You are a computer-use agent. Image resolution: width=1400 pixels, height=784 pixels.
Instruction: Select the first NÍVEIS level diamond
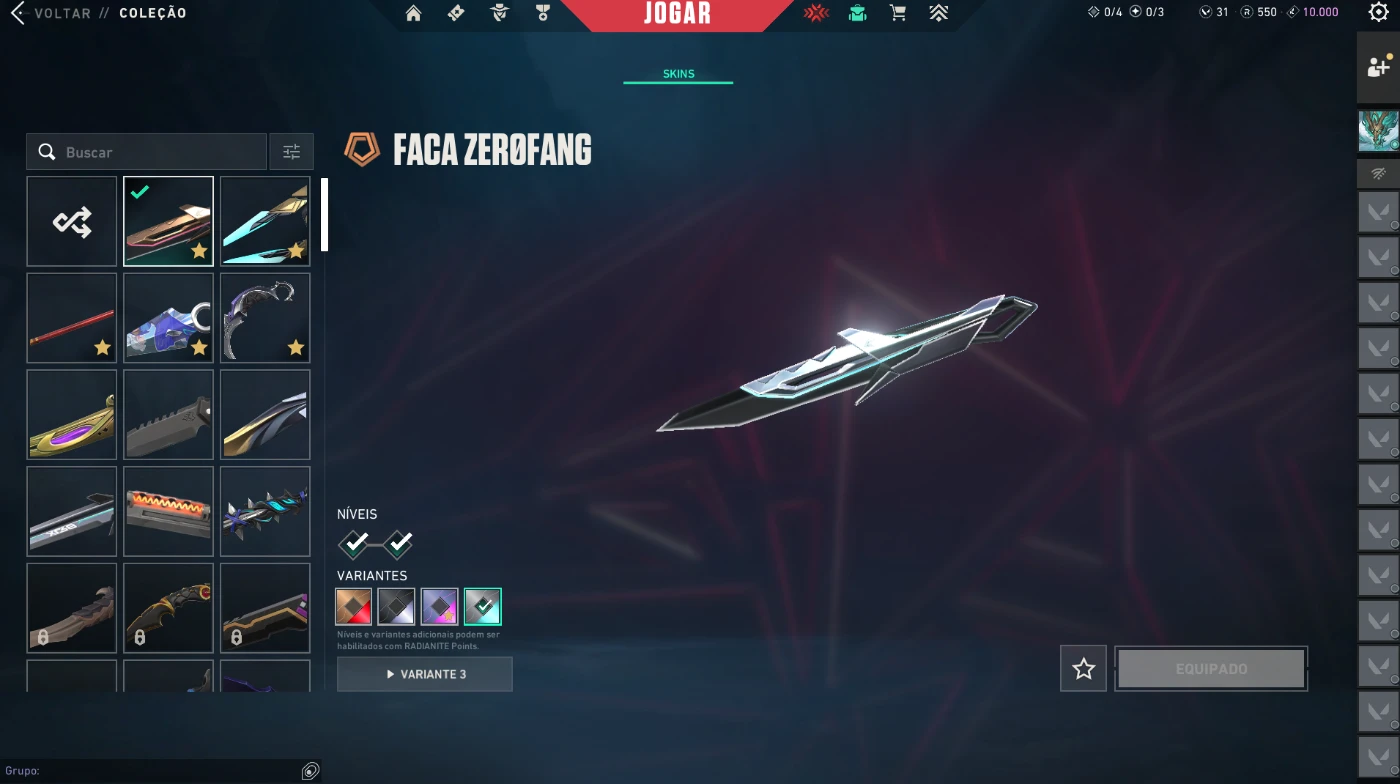coord(355,544)
